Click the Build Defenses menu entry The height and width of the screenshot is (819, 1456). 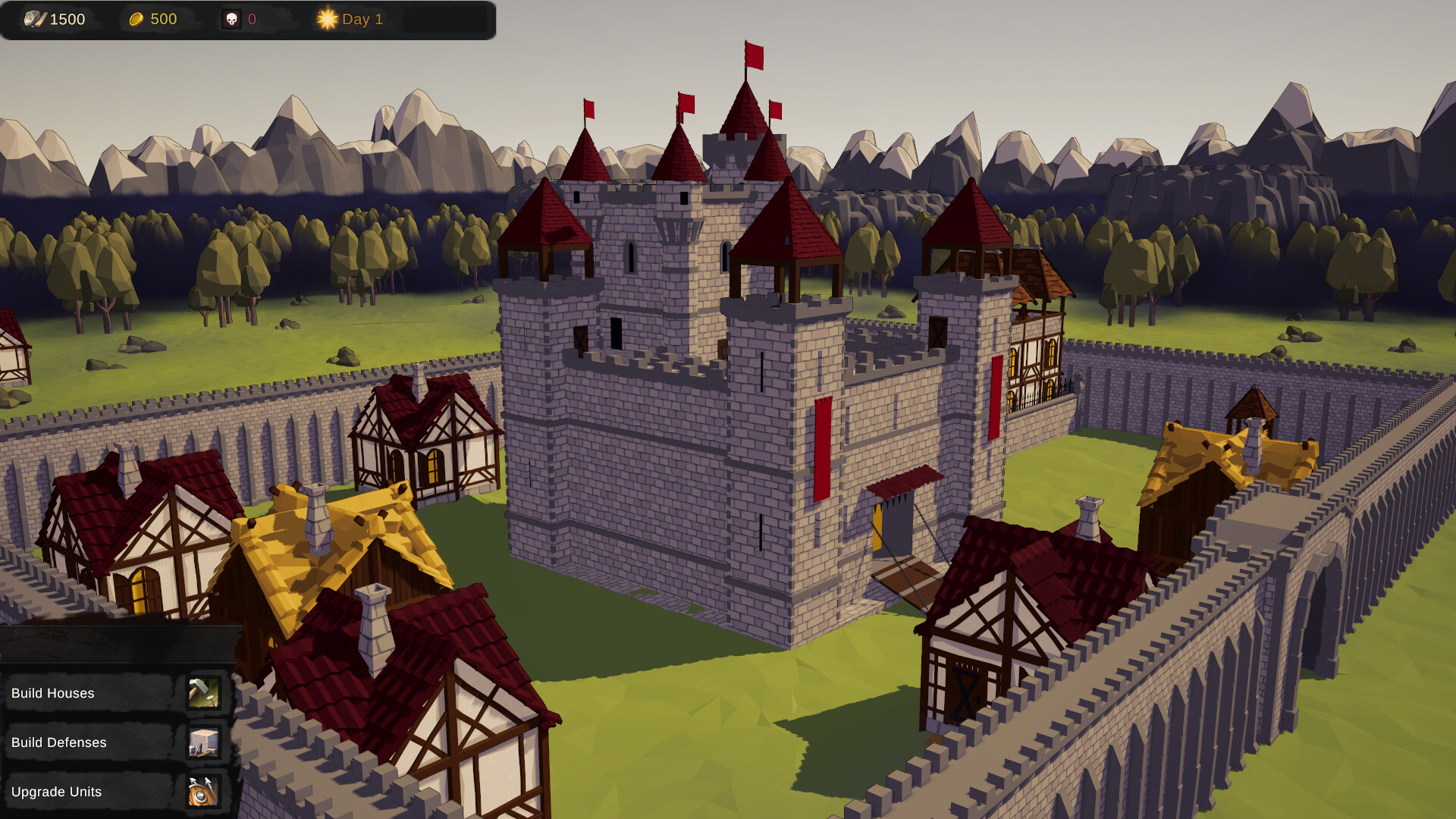pos(58,742)
